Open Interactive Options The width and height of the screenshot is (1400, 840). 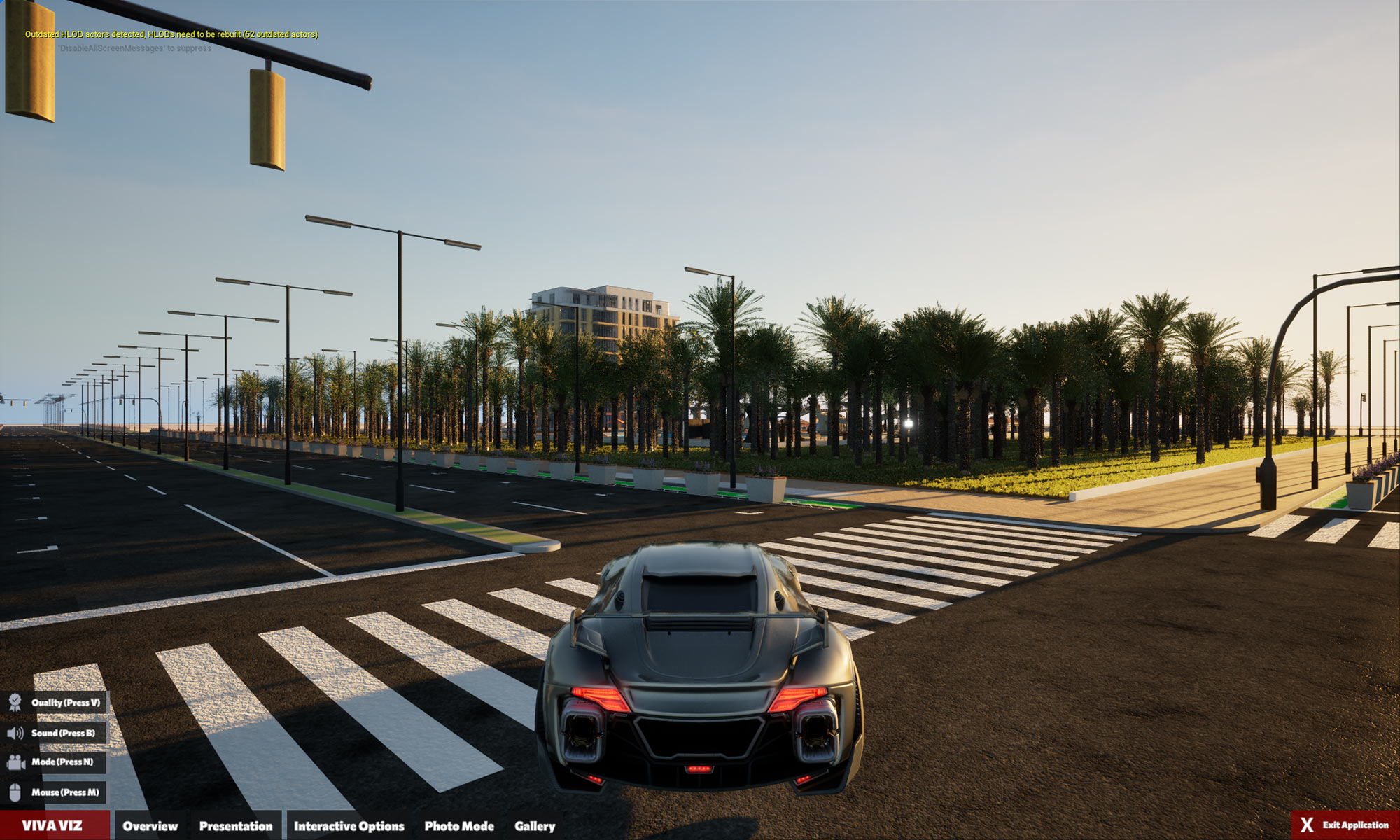pyautogui.click(x=349, y=826)
